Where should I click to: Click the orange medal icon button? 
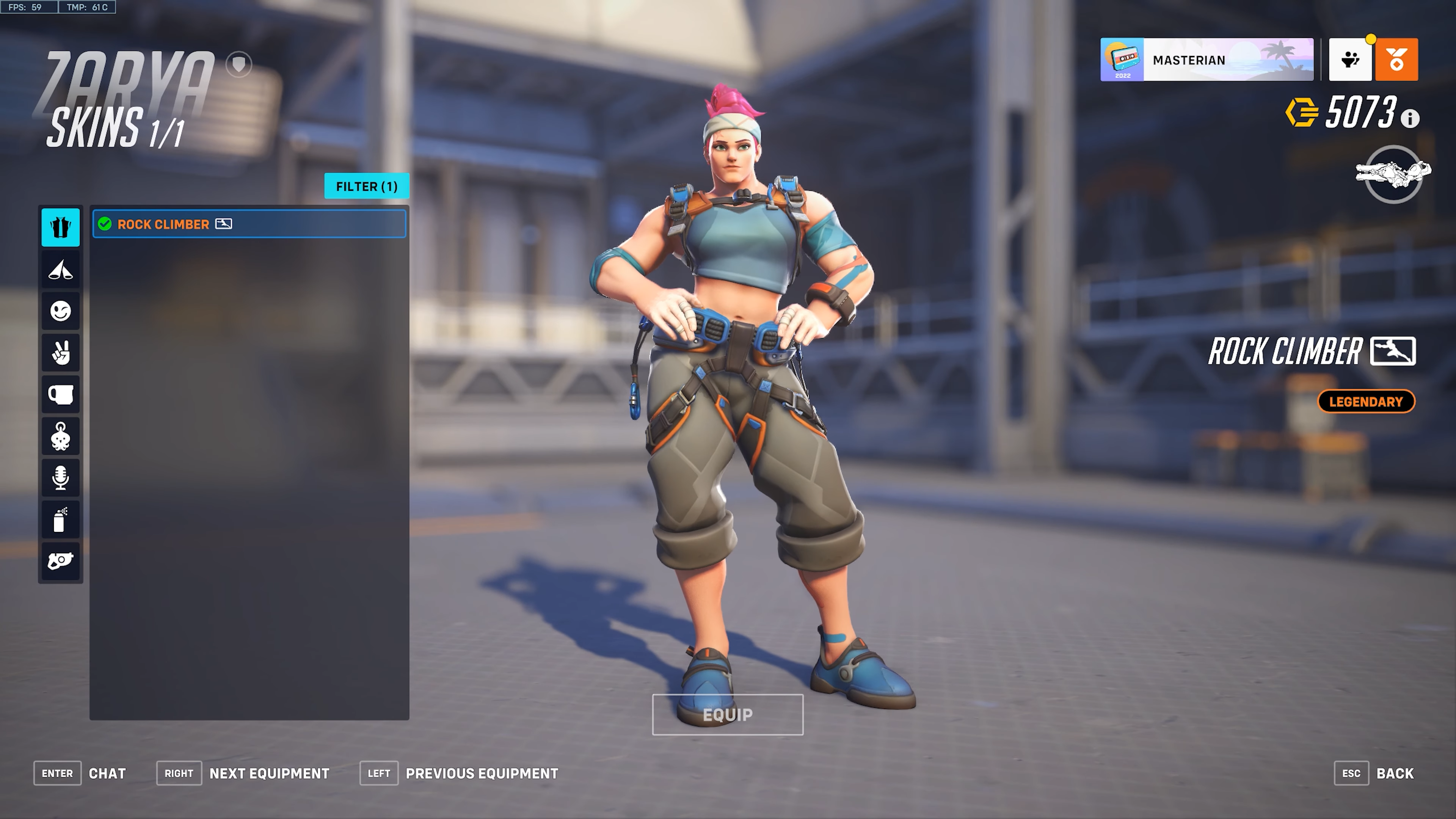pyautogui.click(x=1396, y=60)
